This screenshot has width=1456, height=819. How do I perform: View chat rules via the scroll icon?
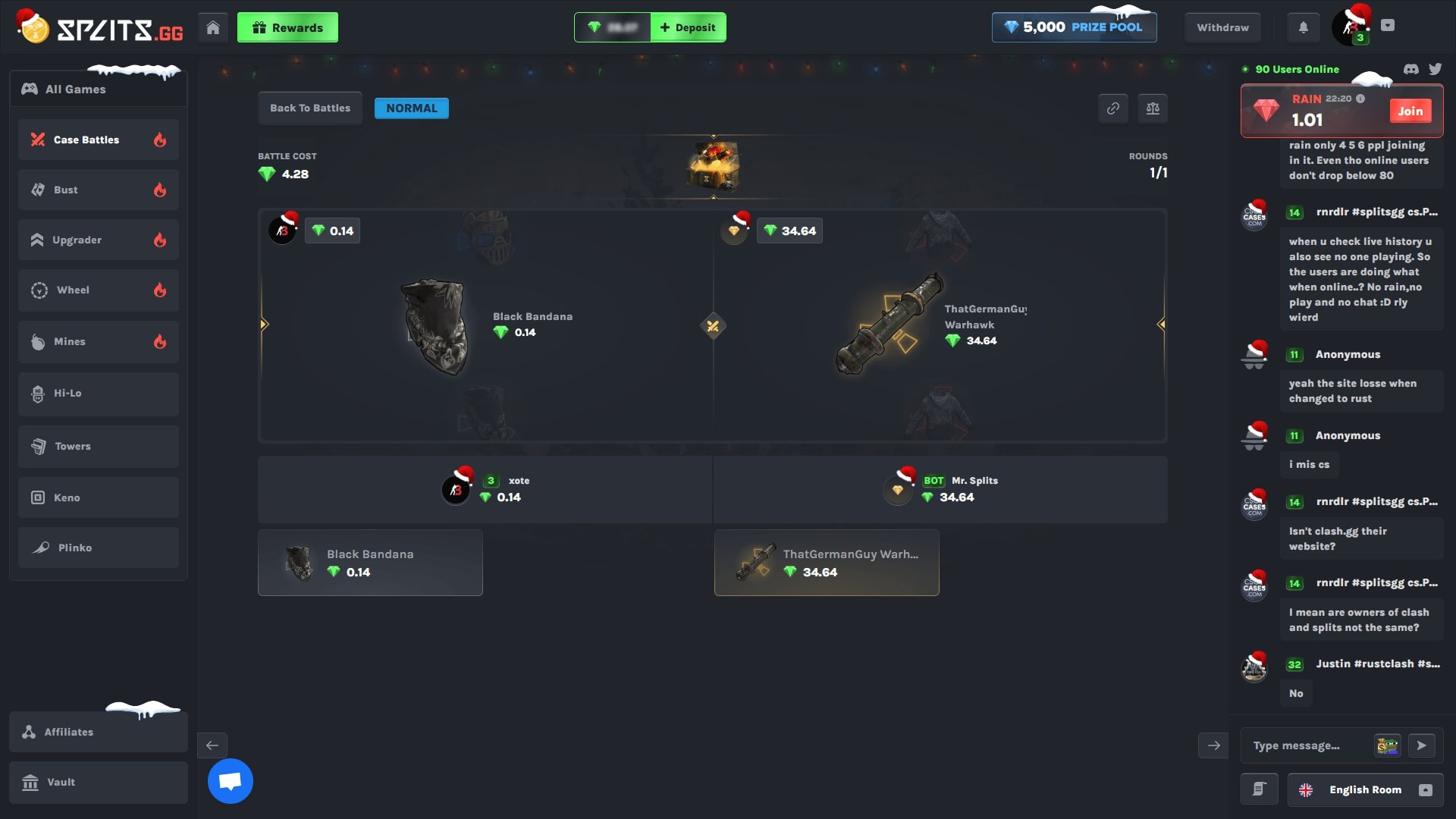[x=1260, y=789]
